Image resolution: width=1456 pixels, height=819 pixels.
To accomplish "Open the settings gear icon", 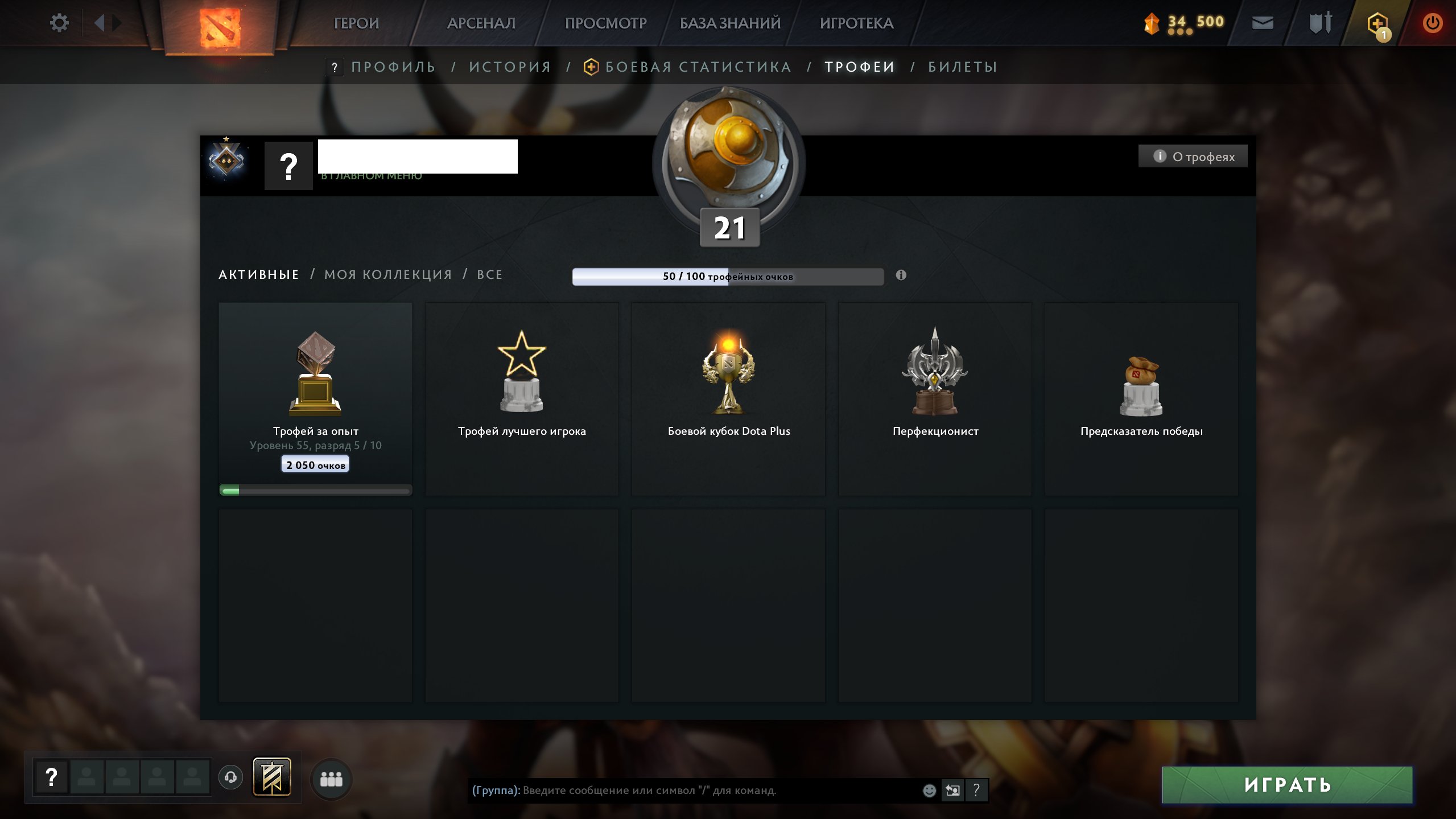I will [x=60, y=22].
